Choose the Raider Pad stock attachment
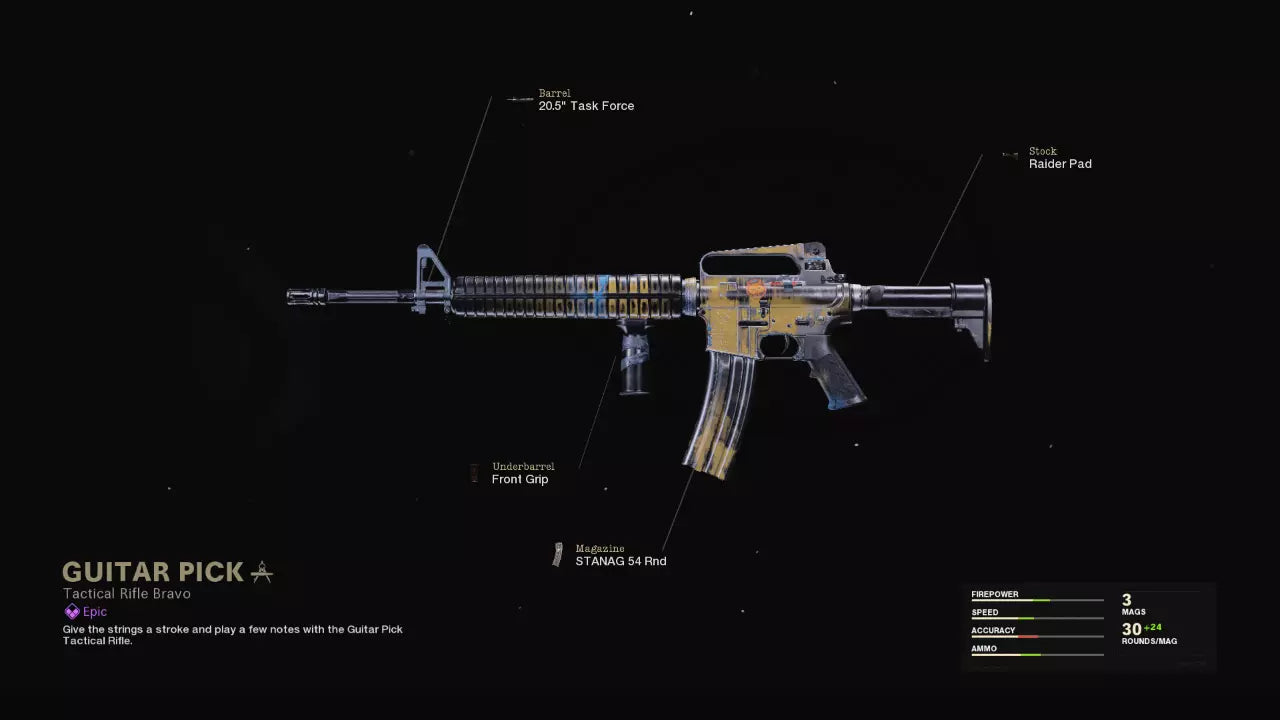Screen dimensions: 1280x720 tap(1059, 164)
